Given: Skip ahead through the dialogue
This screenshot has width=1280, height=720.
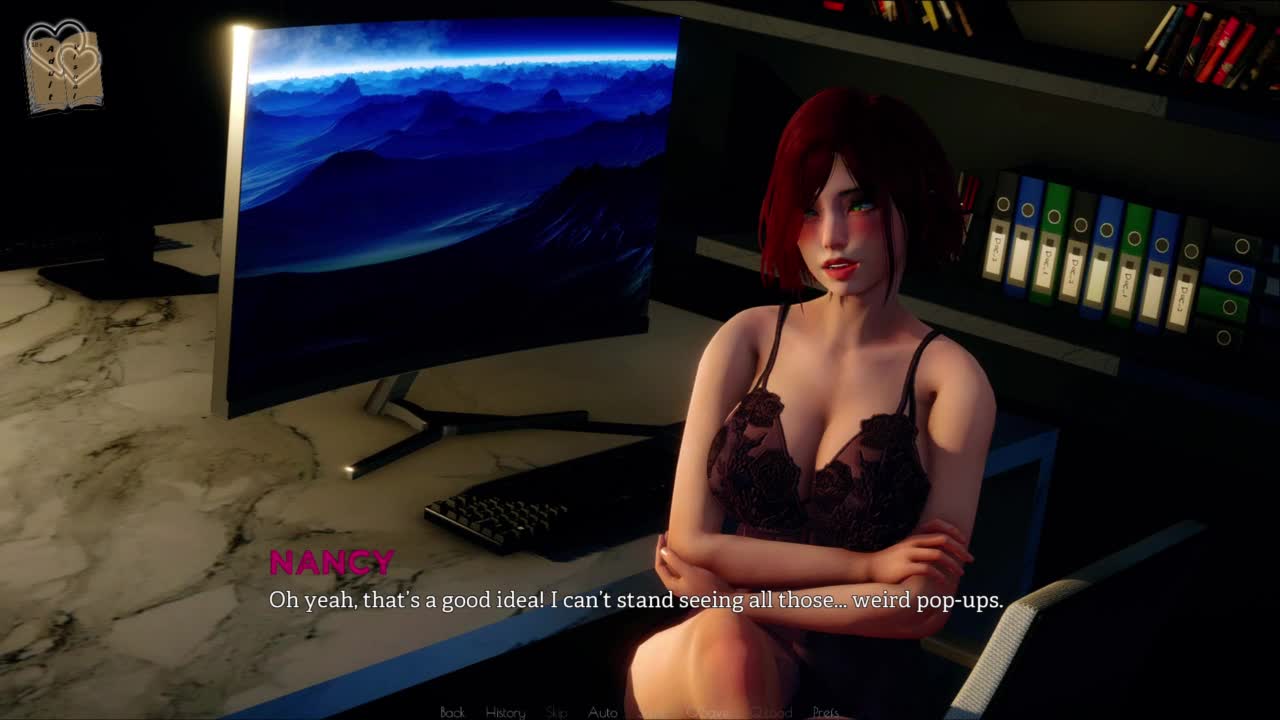Looking at the screenshot, I should coord(557,712).
